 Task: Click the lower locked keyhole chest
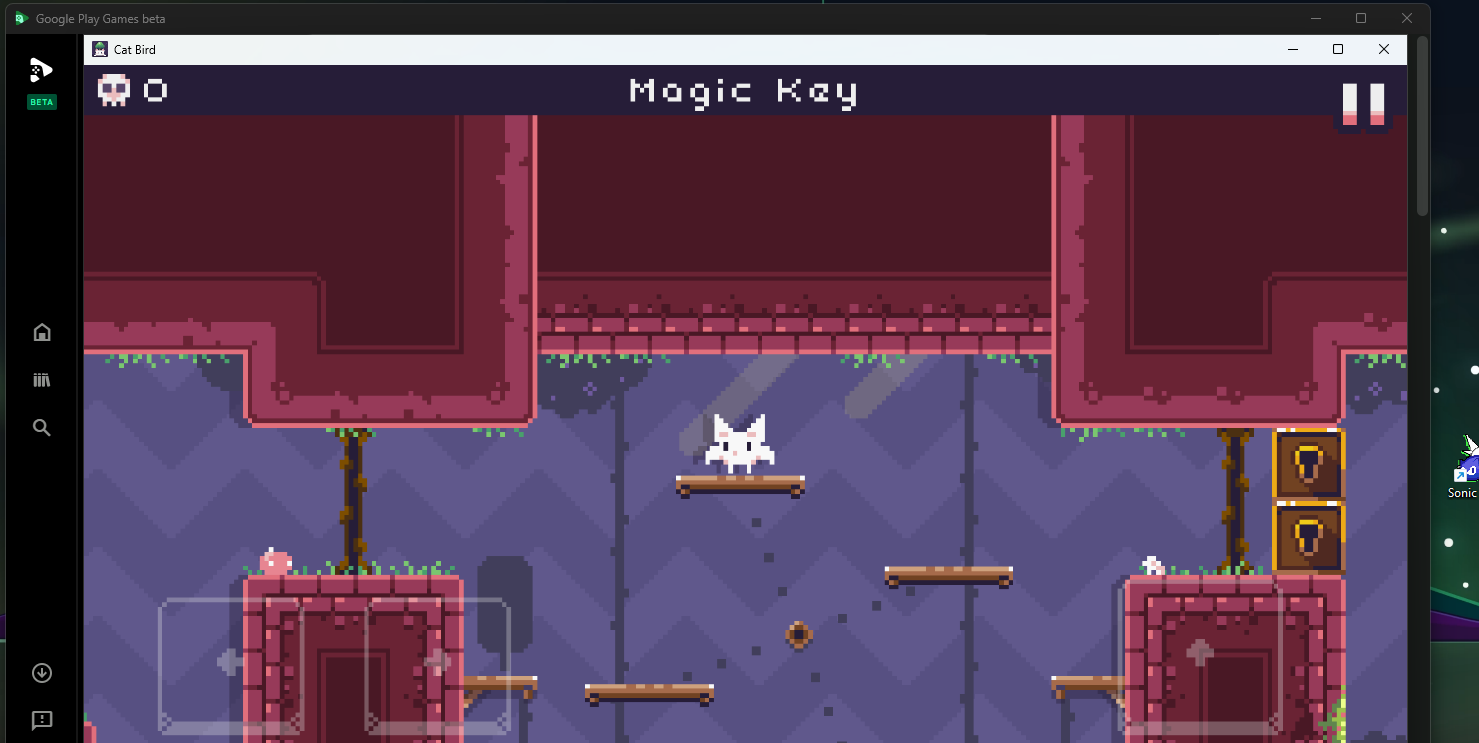point(1309,537)
